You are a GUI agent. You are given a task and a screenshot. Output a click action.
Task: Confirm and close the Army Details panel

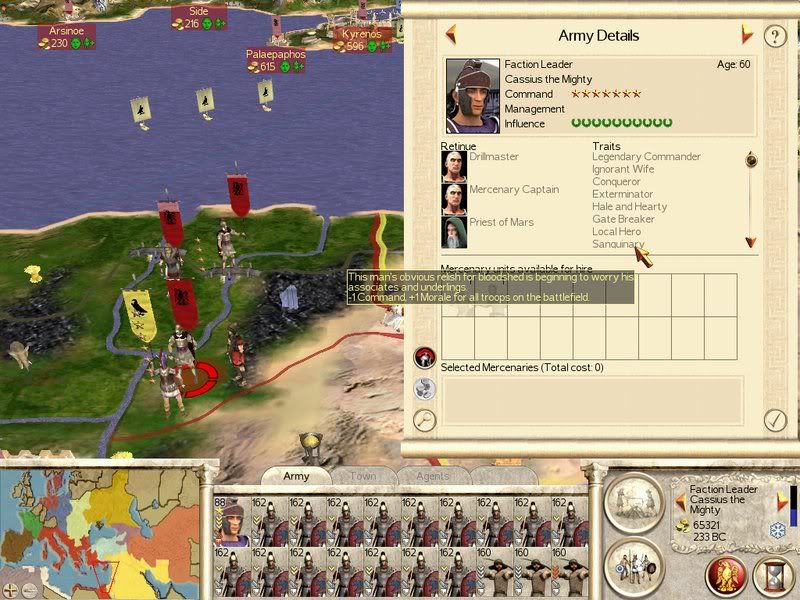(x=774, y=420)
